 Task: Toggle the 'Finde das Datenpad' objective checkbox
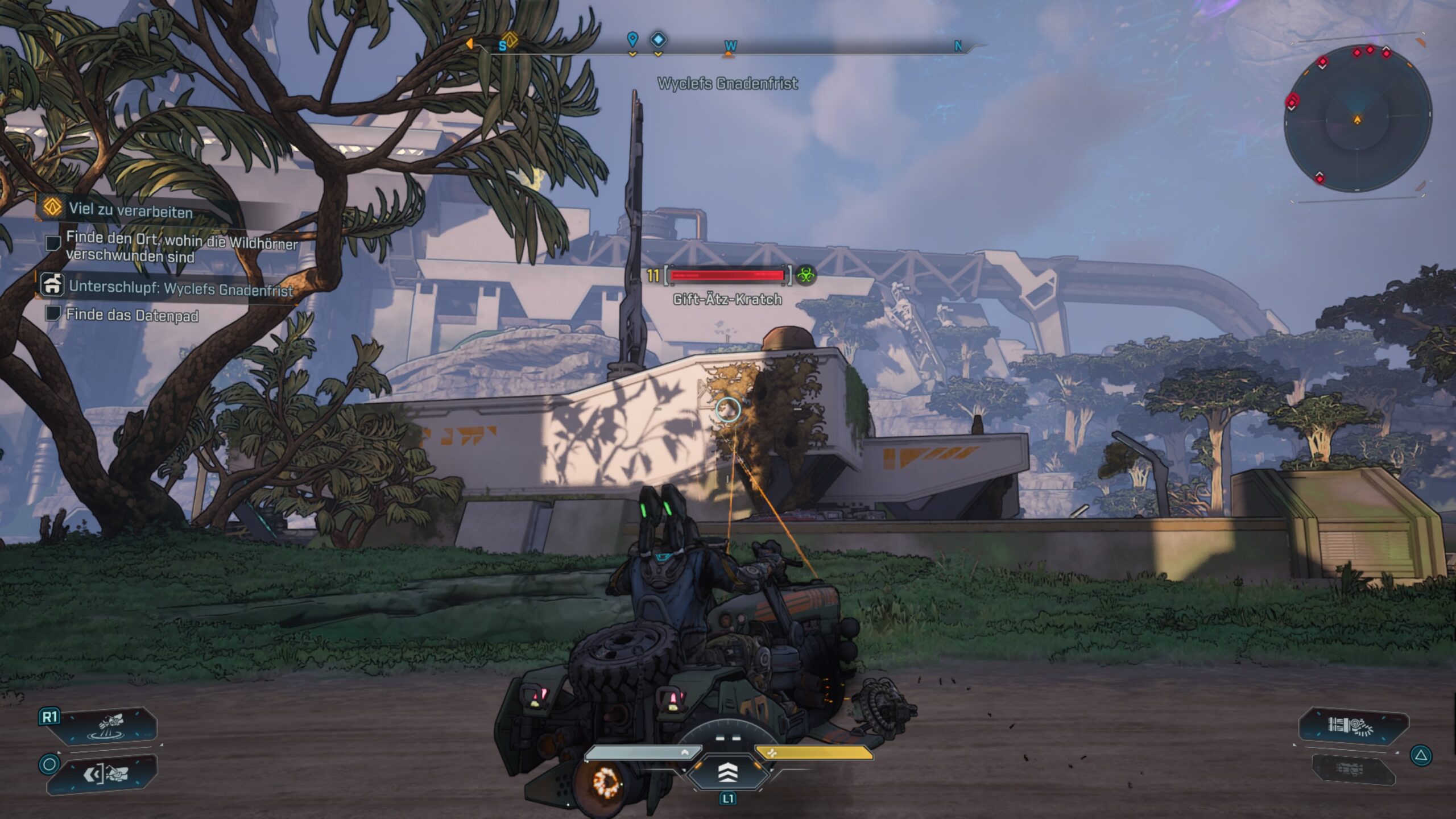(53, 313)
